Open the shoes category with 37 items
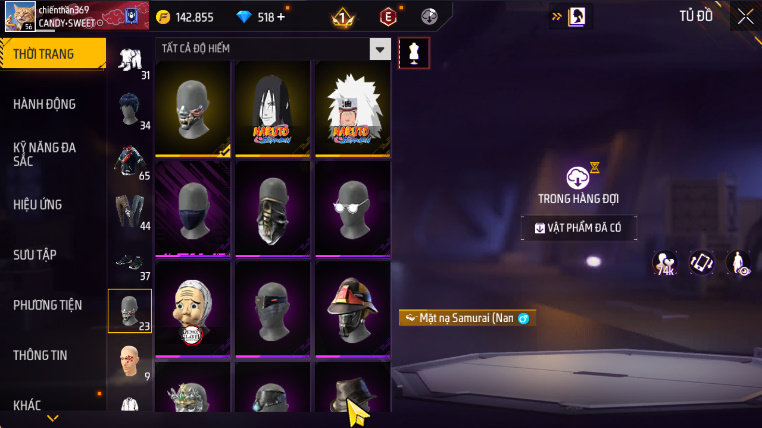Screen dimensions: 762x428 (129, 262)
